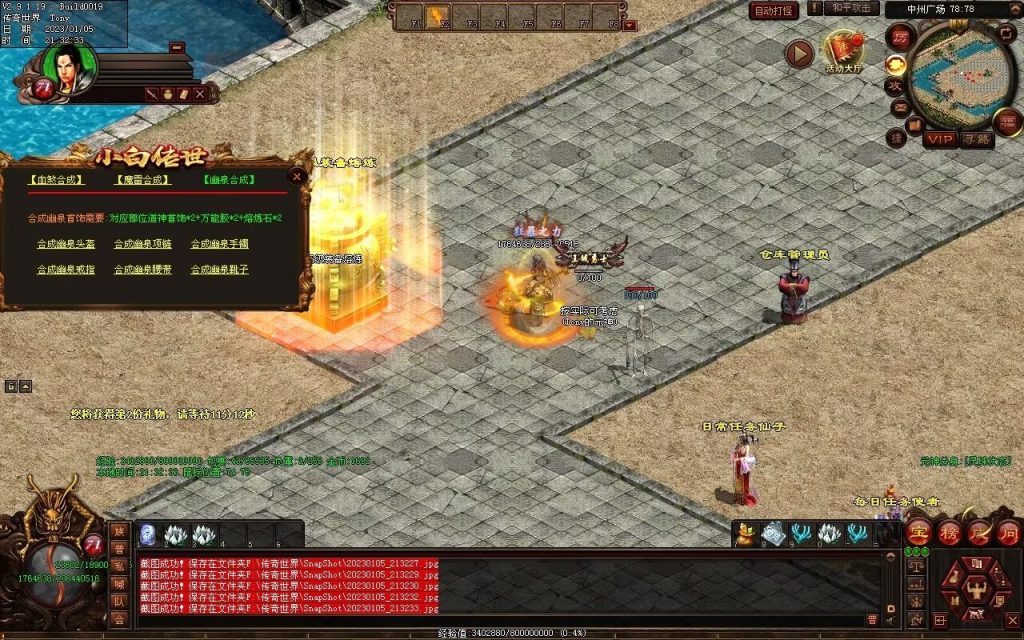Viewport: 1024px width, 640px height.
Task: Choose 合成幽泉腰带 synthesis option
Action: pos(143,270)
